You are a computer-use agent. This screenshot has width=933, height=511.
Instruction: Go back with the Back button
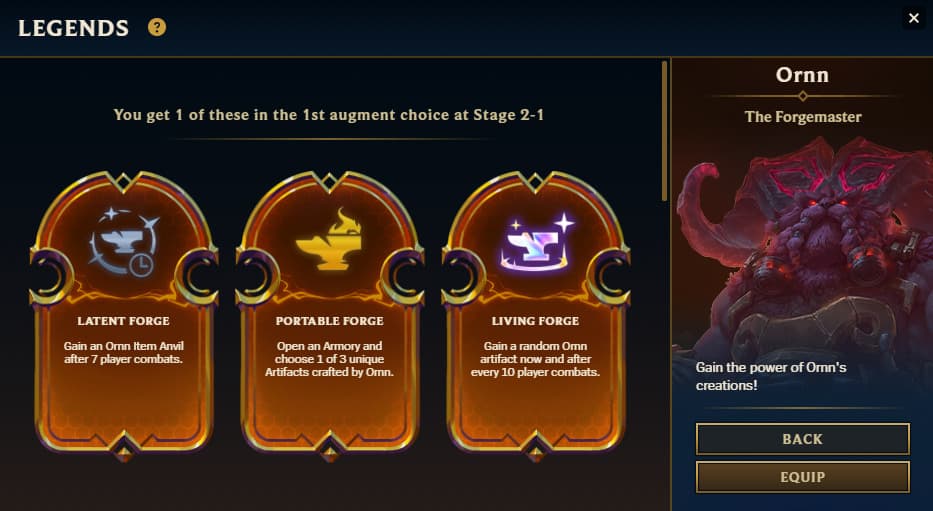coord(802,439)
